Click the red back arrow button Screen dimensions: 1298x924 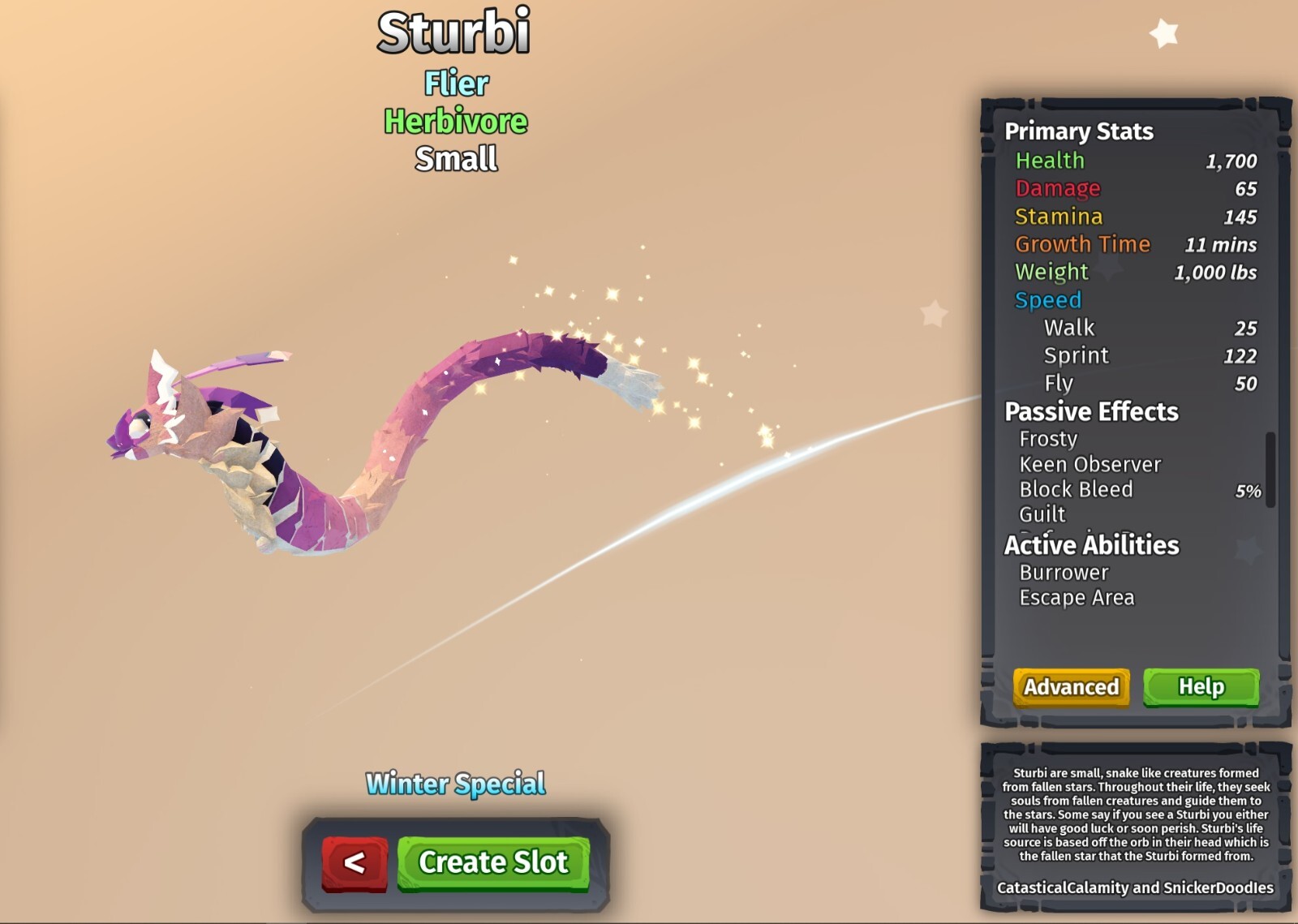click(x=354, y=862)
